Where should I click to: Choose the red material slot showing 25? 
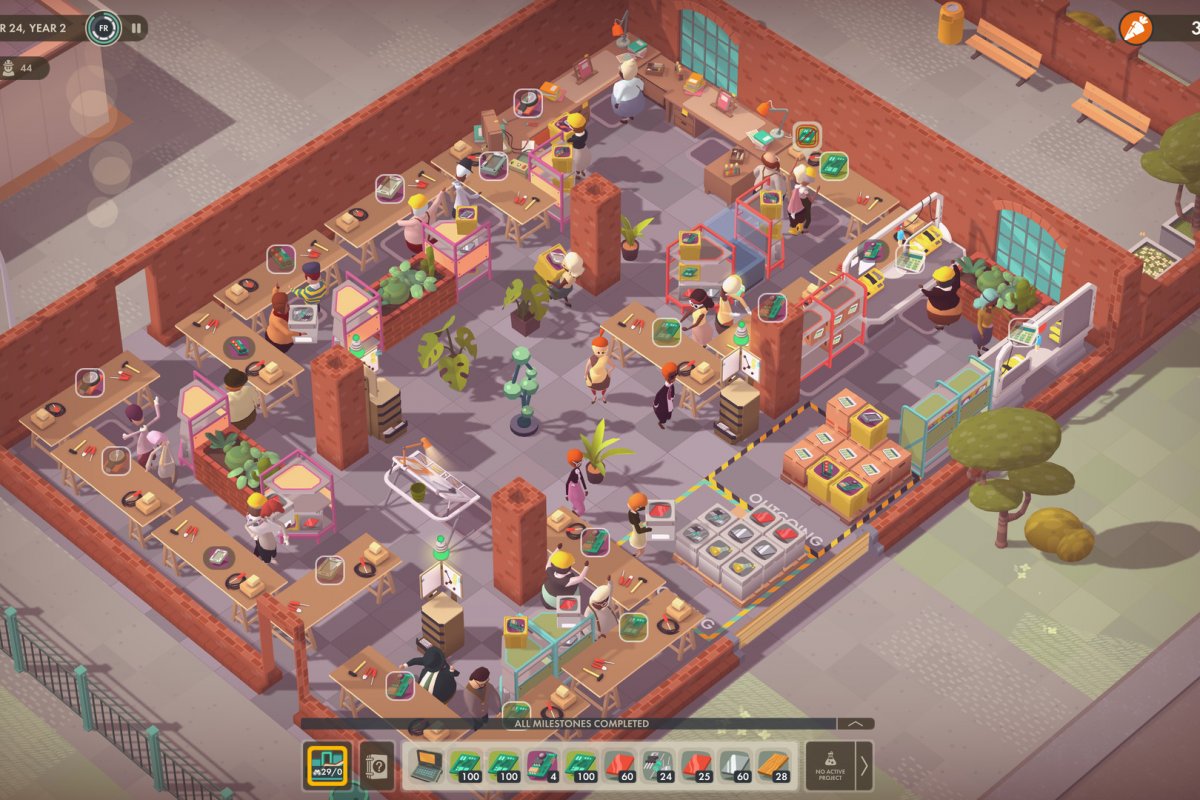click(695, 766)
